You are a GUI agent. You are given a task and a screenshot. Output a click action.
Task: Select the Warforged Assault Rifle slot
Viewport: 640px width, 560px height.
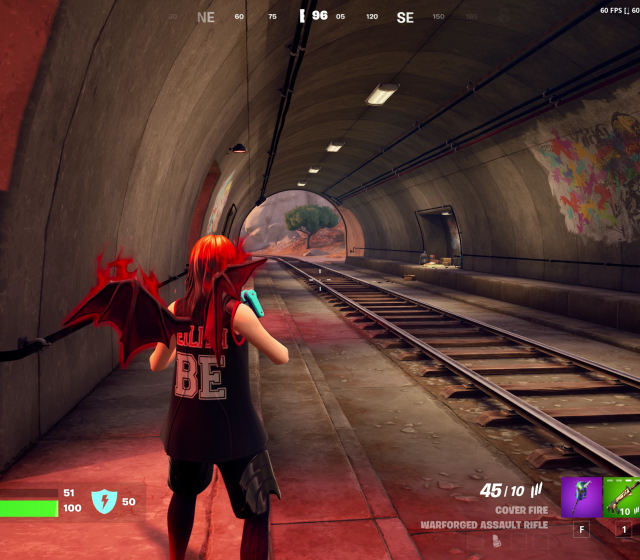click(x=622, y=497)
